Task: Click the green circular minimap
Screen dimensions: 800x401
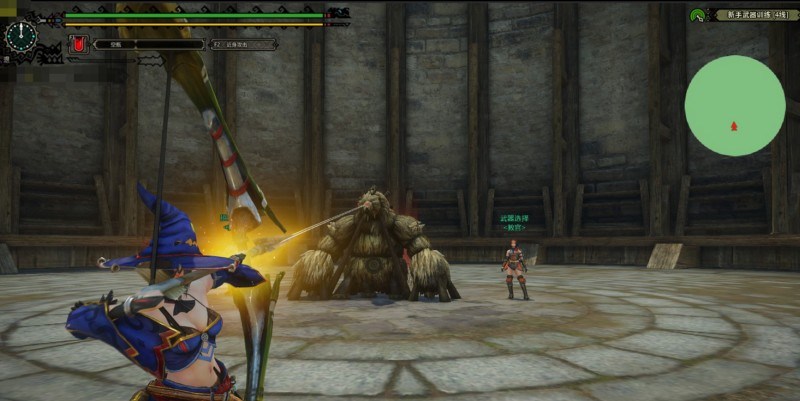Action: click(734, 105)
